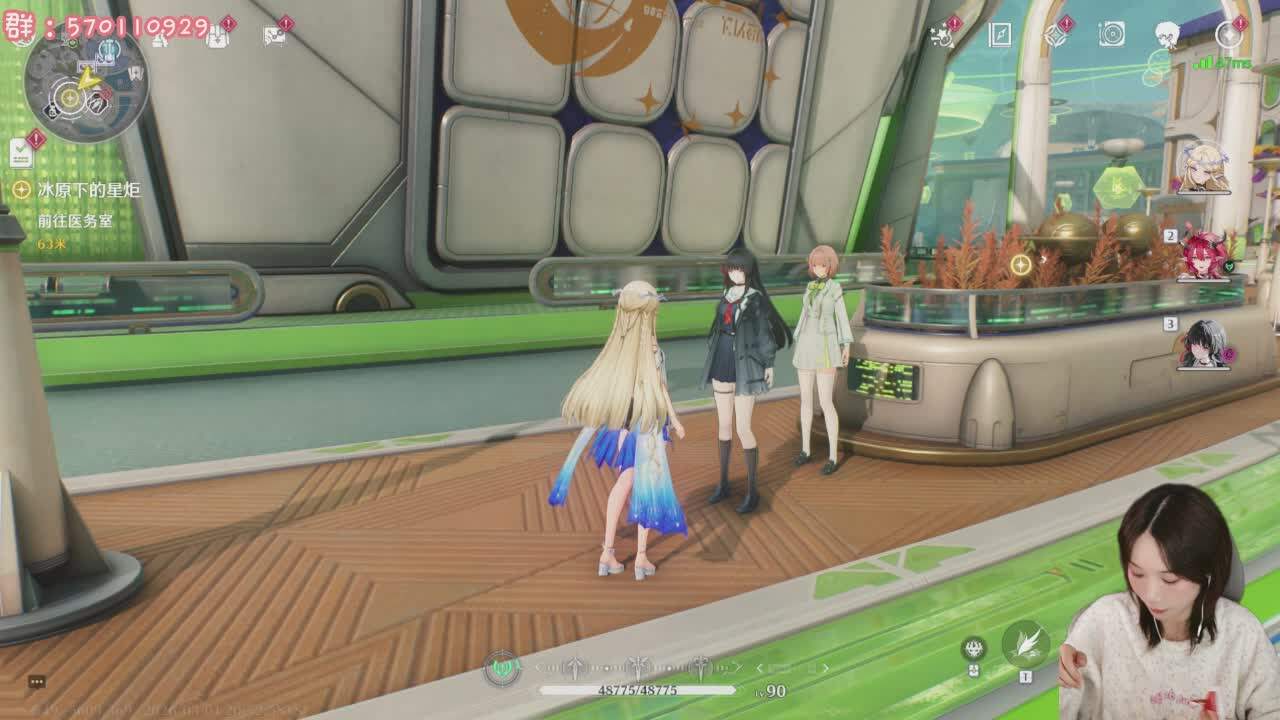
Task: Open the camera-shaped icon in top bar
Action: pyautogui.click(x=1111, y=35)
